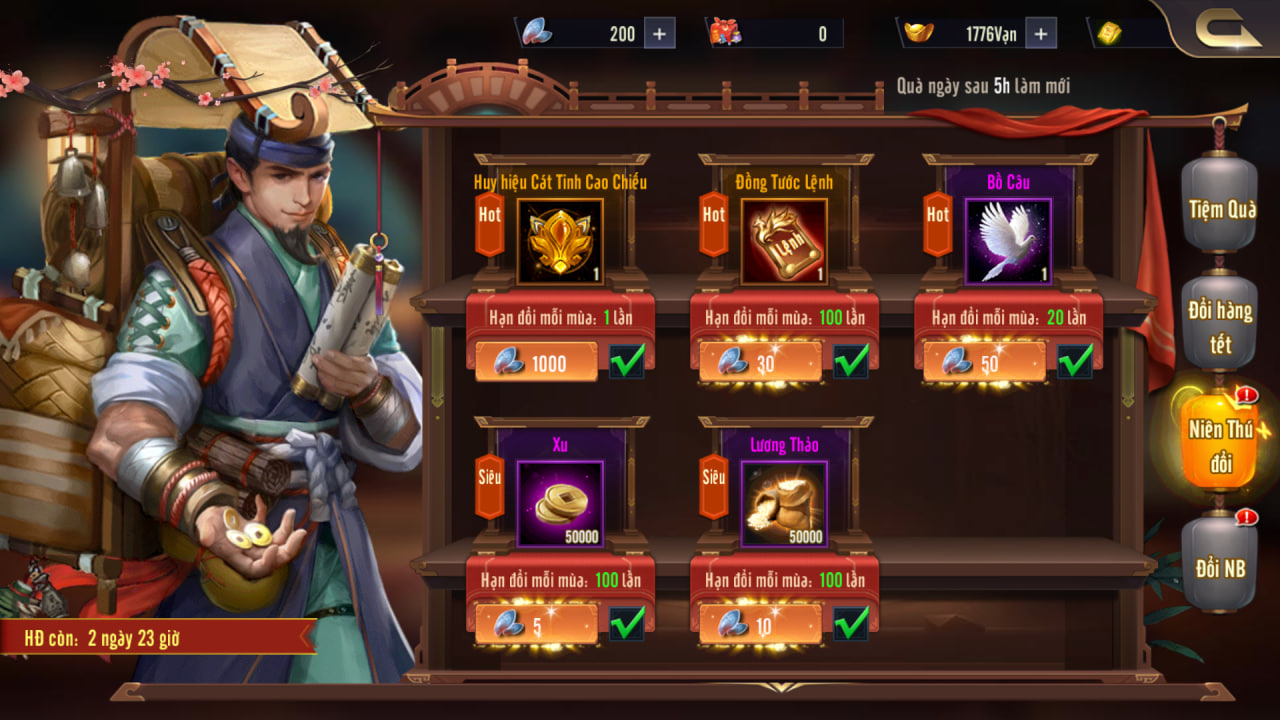Exchange 50 shells for Bồ Câu
This screenshot has width=1280, height=720.
(984, 363)
